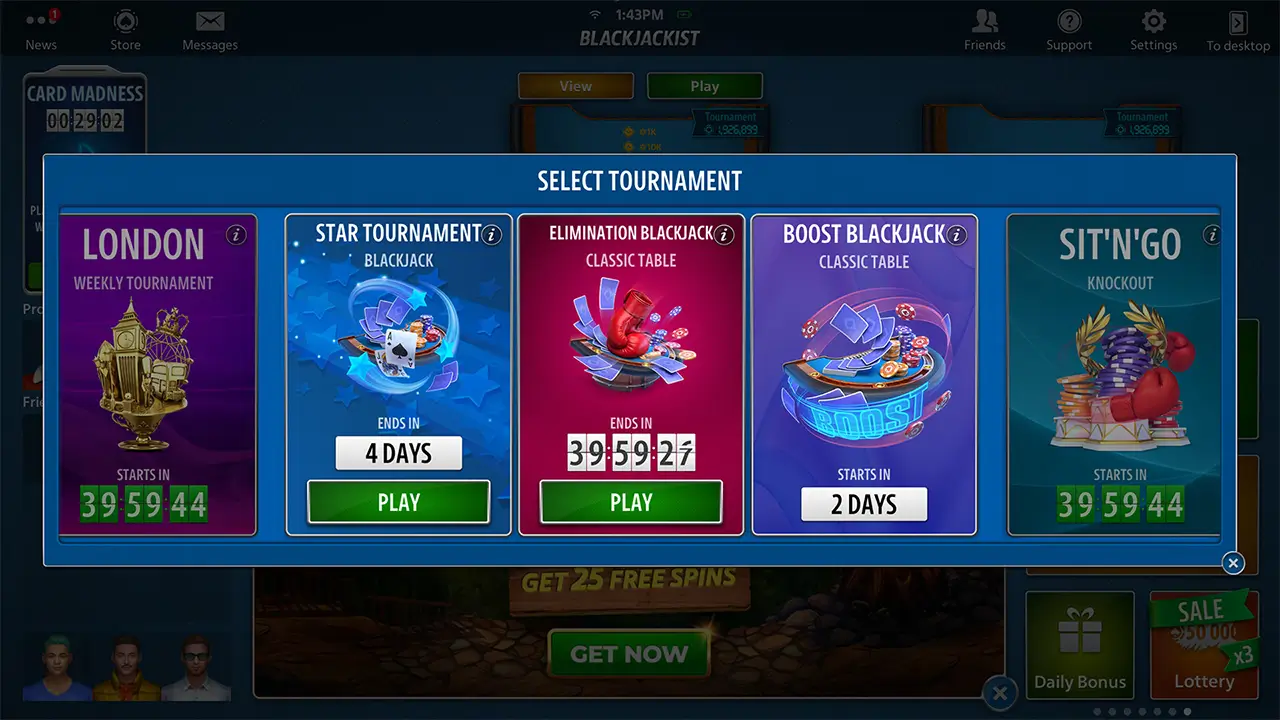Exit to desktop
The height and width of the screenshot is (720, 1280).
[1237, 28]
